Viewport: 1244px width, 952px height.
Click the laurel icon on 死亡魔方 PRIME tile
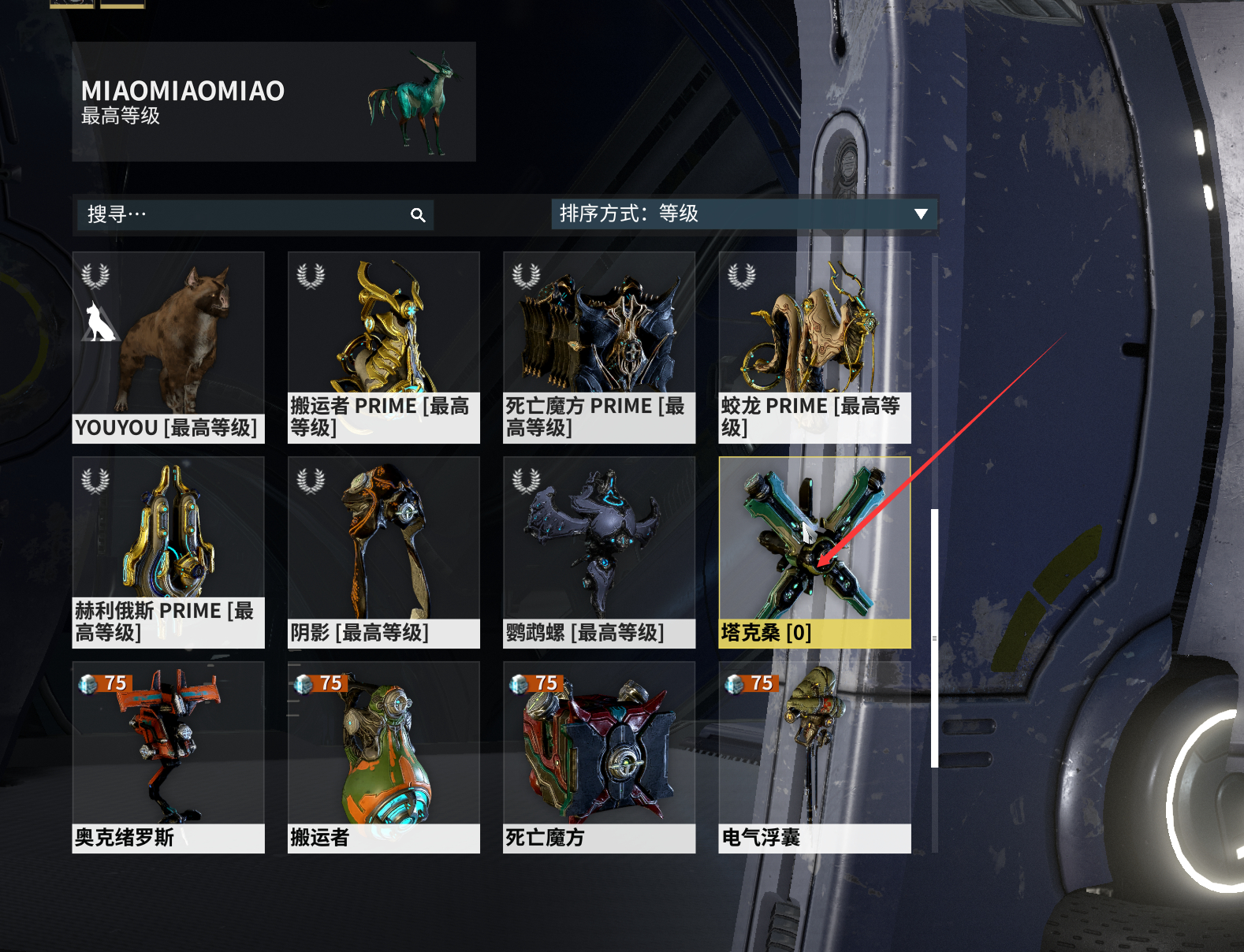click(x=523, y=276)
